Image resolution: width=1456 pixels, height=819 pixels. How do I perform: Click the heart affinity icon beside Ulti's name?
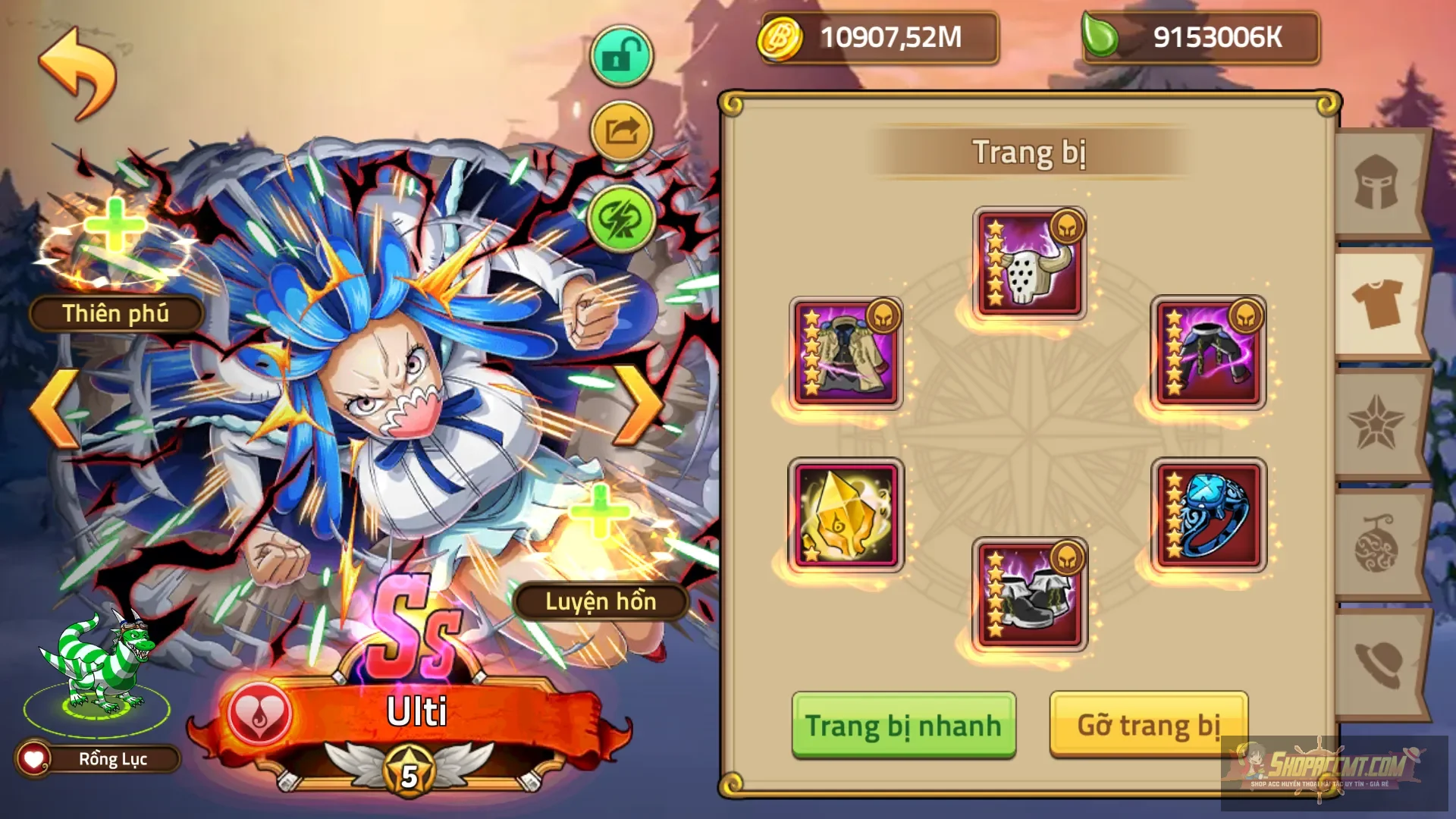coord(258,711)
